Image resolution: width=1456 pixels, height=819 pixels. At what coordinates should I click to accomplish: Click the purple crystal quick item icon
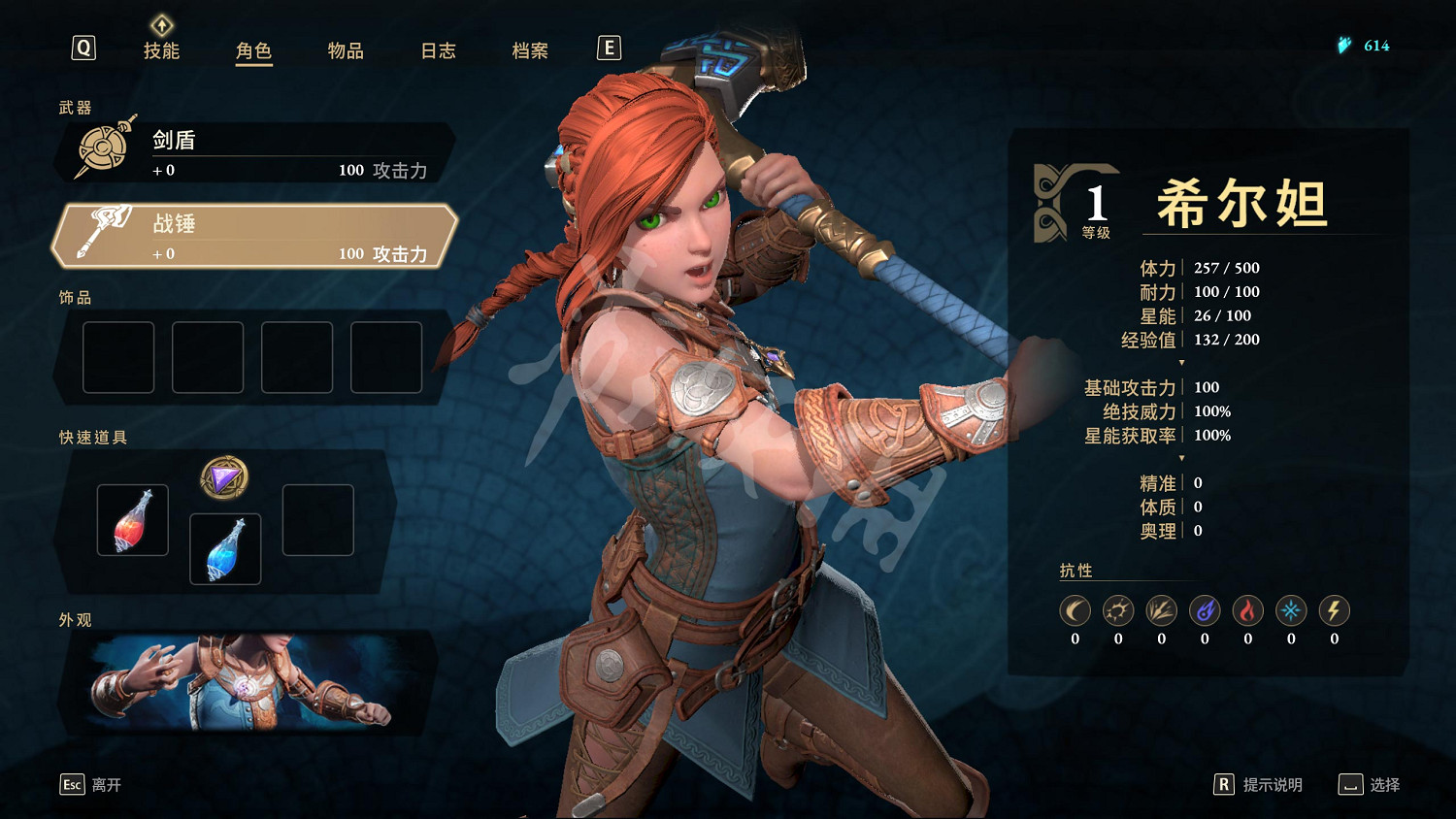[224, 477]
